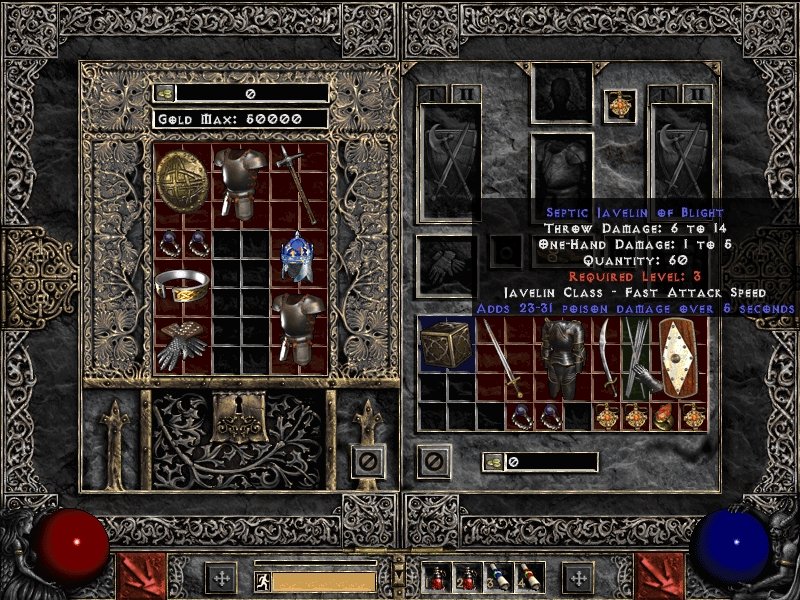Select the round golden shield in the stash

[x=182, y=178]
